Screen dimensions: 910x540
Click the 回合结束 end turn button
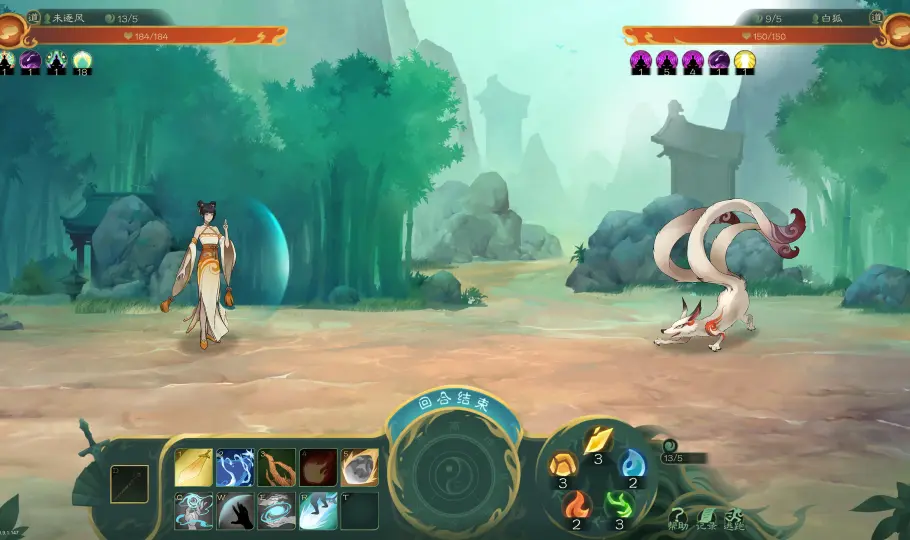point(455,405)
